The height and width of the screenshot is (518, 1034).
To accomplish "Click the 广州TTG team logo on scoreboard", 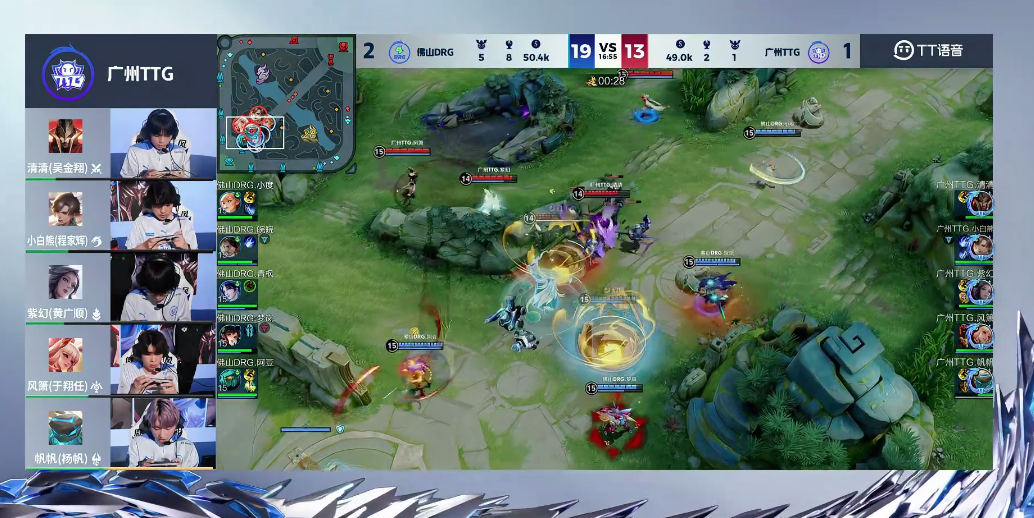I will (x=819, y=51).
